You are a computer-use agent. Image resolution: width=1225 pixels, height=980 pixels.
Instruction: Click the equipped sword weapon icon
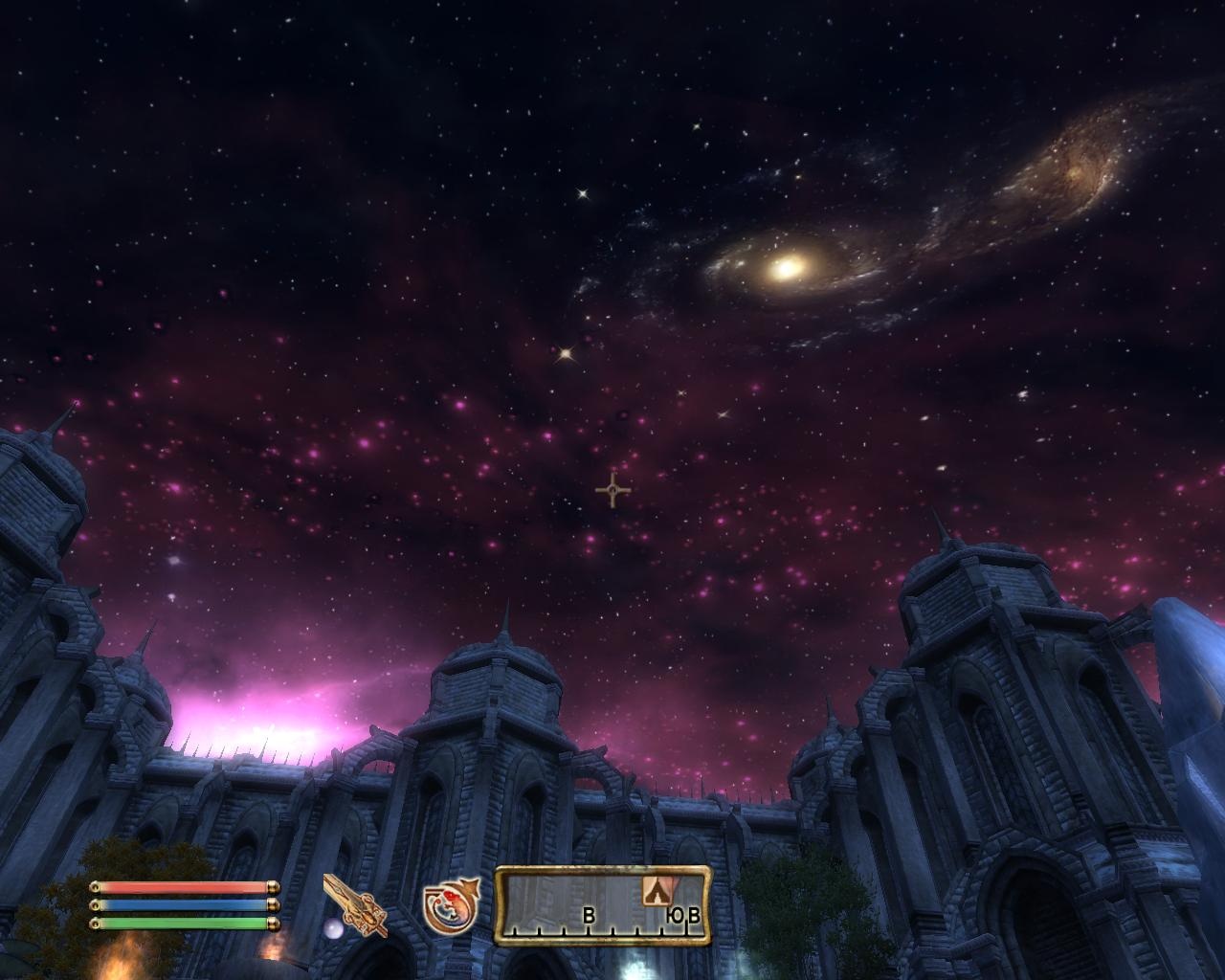355,905
